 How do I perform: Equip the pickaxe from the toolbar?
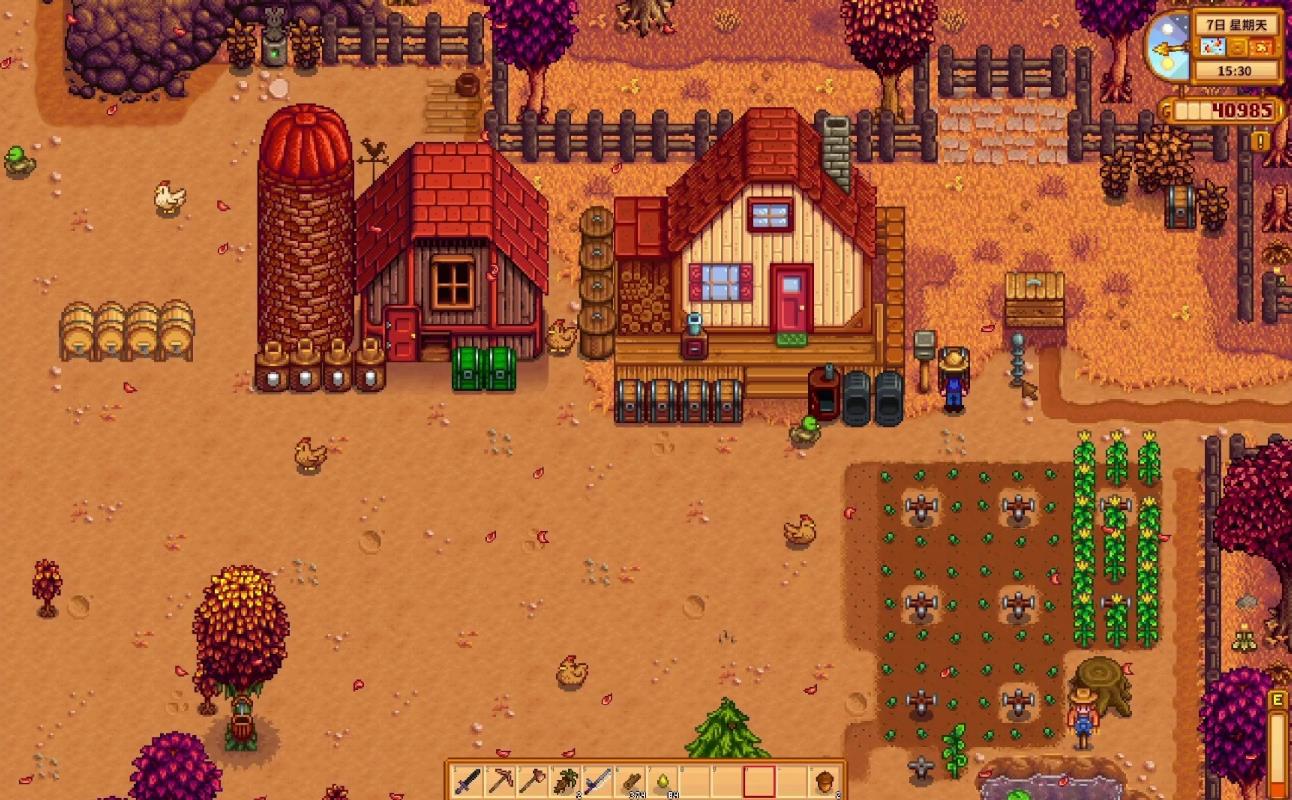pyautogui.click(x=500, y=781)
